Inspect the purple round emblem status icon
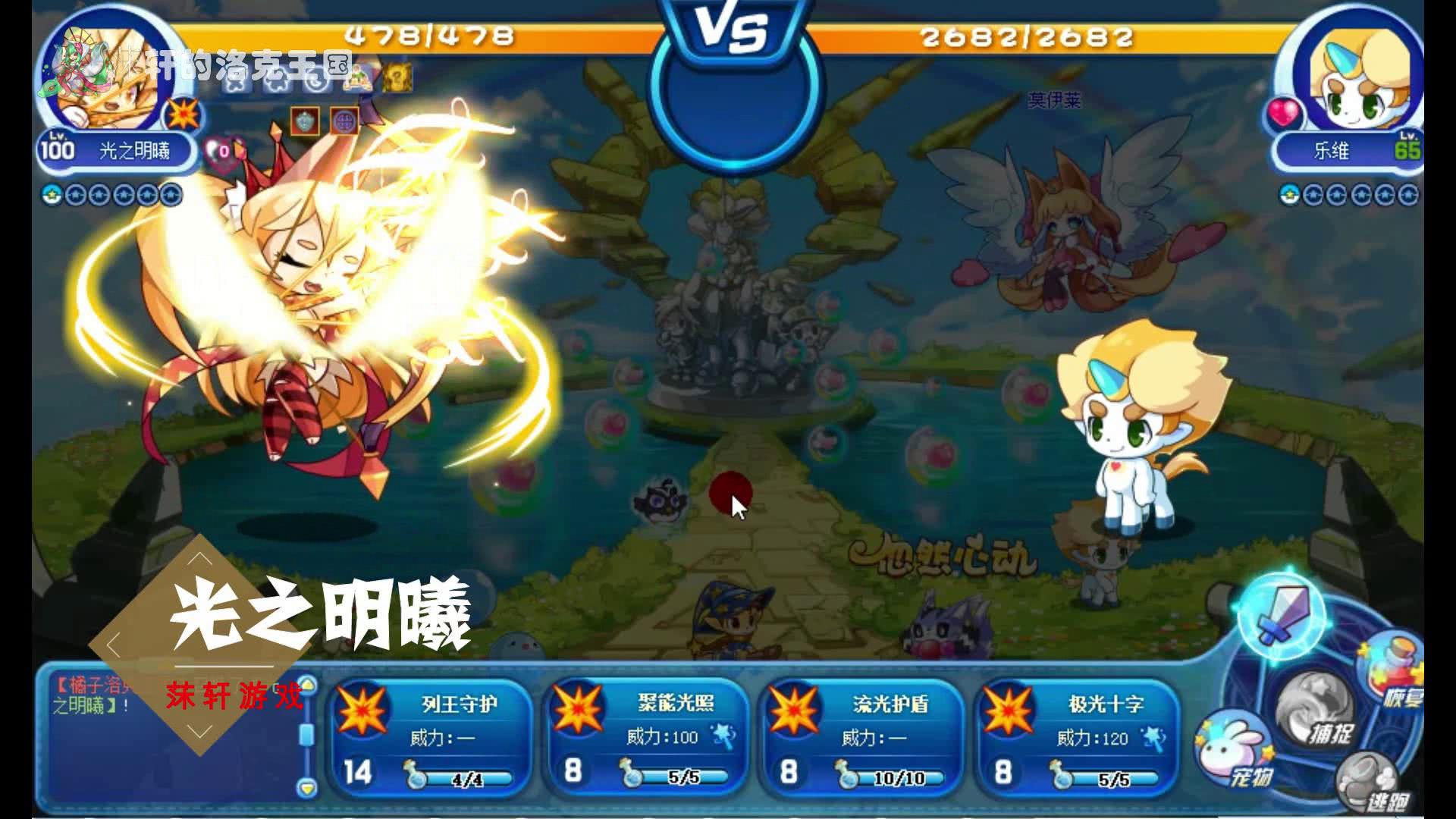The width and height of the screenshot is (1456, 819). click(344, 121)
